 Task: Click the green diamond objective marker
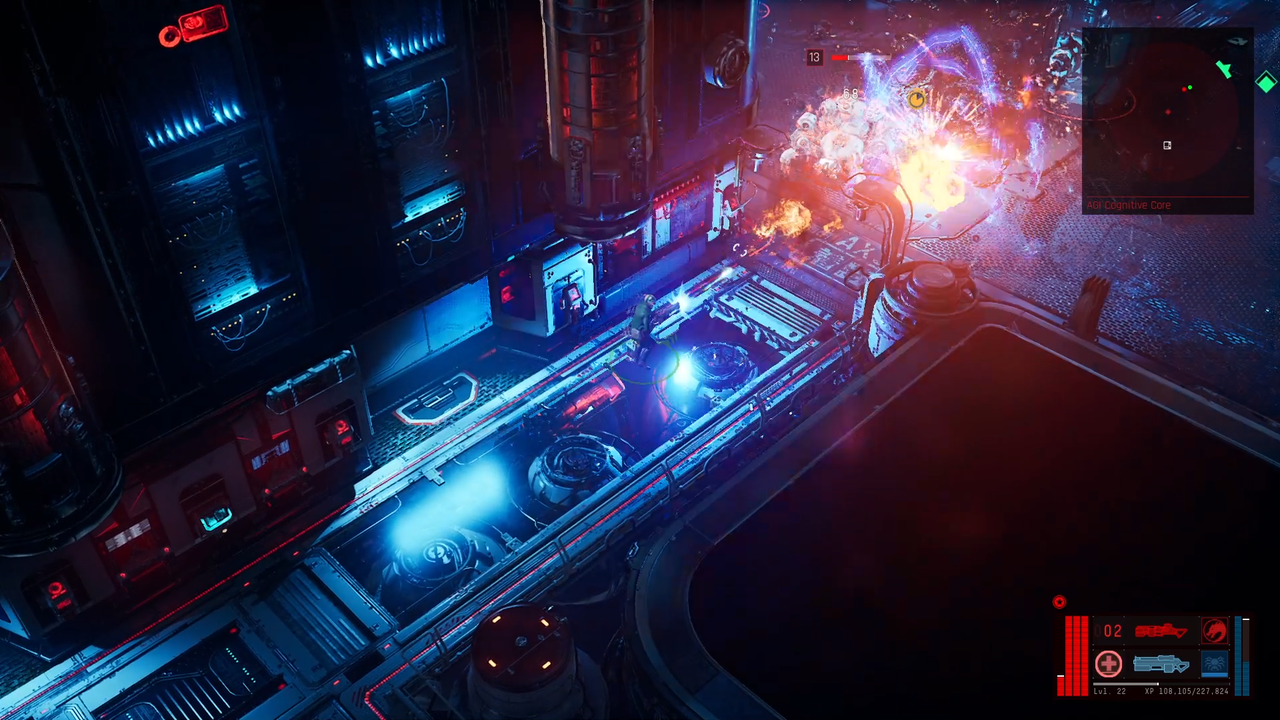click(x=1265, y=82)
